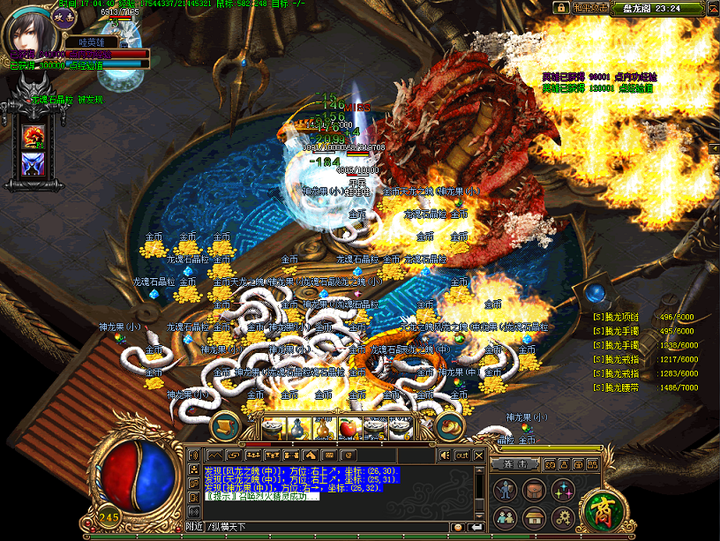Activate the red fire skull skill icon
Viewport: 720px width, 541px height.
(37, 136)
